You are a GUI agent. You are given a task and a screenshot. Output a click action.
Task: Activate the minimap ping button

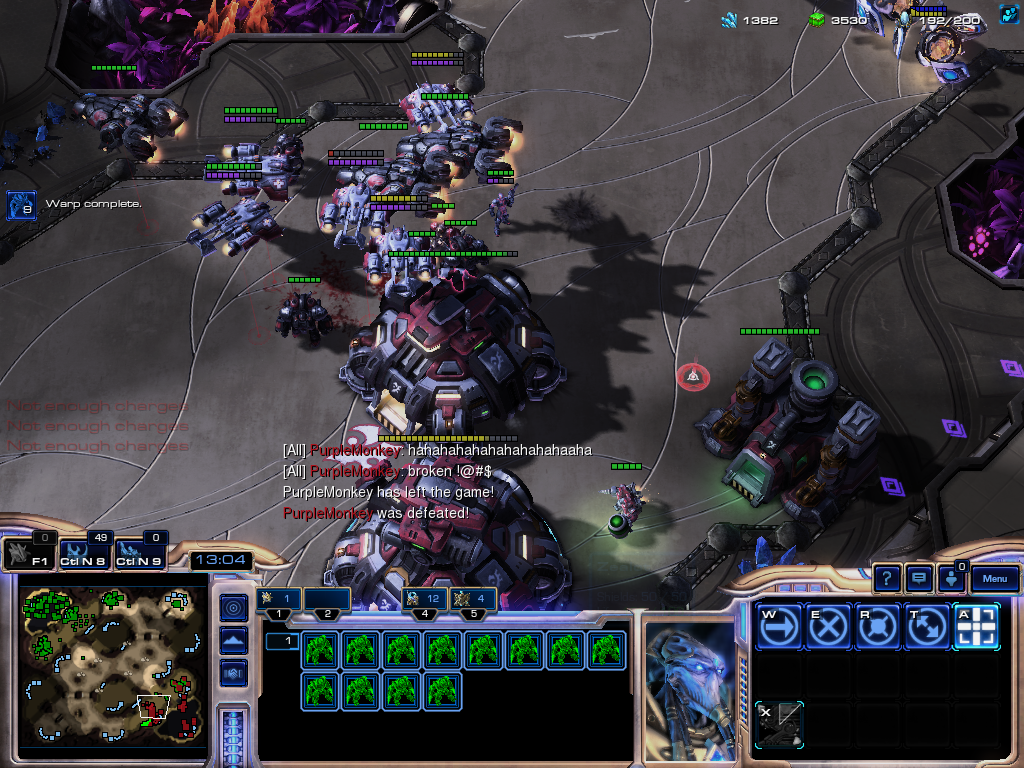[x=234, y=608]
